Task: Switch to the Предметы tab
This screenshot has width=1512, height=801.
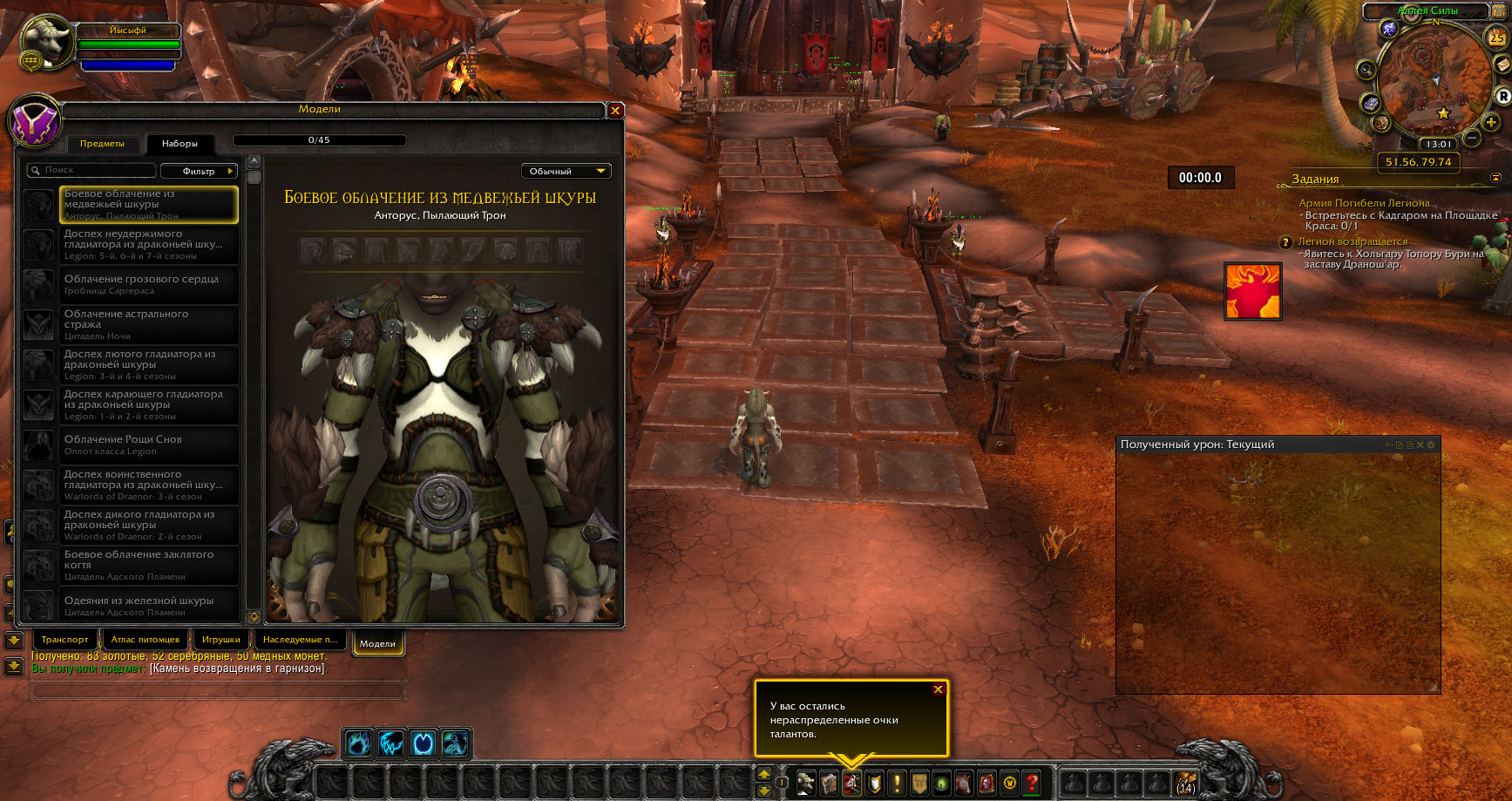Action: [x=102, y=144]
